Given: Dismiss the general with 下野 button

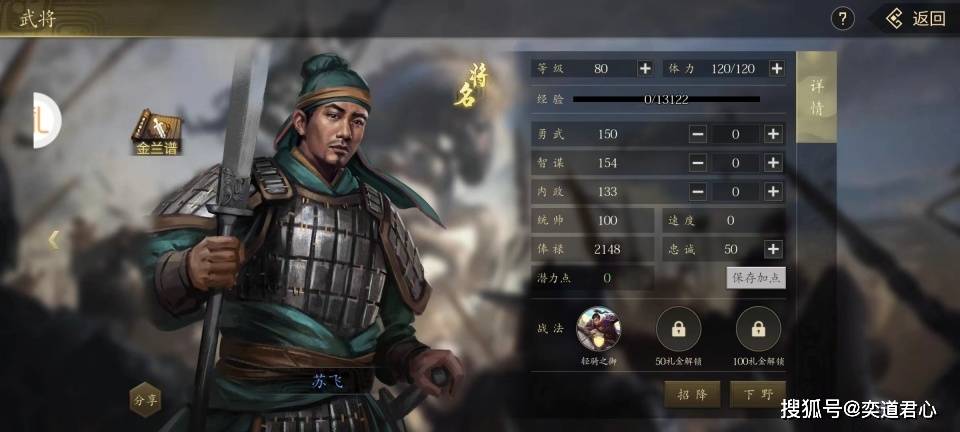Looking at the screenshot, I should tap(757, 394).
